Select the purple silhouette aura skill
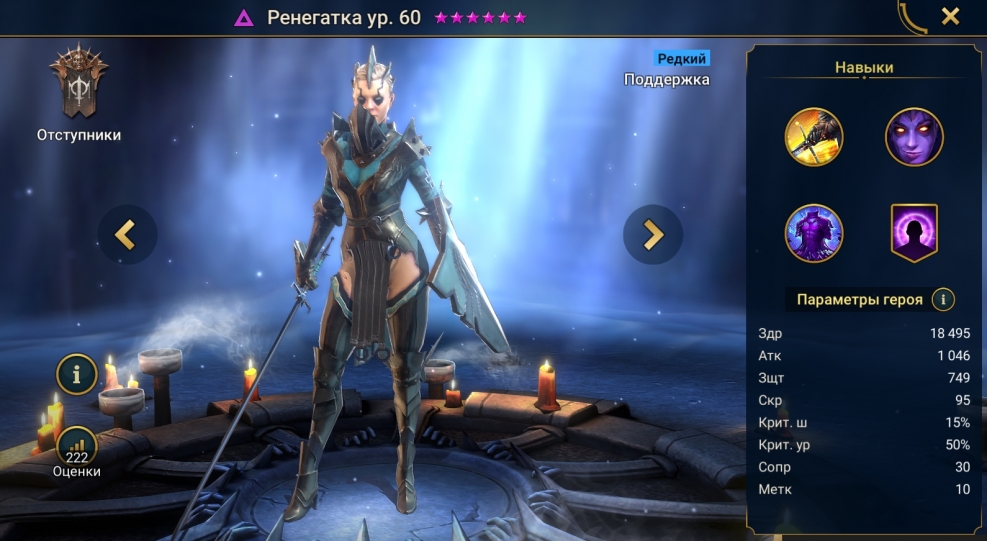Image resolution: width=987 pixels, height=541 pixels. [x=914, y=233]
